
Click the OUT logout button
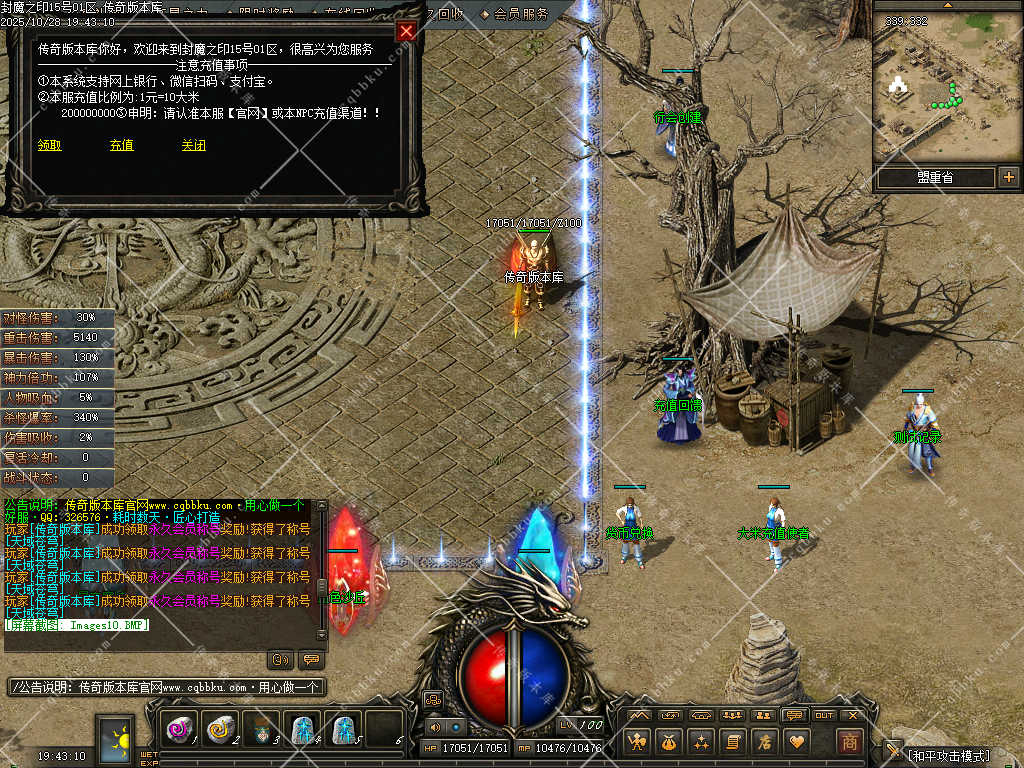pyautogui.click(x=824, y=715)
